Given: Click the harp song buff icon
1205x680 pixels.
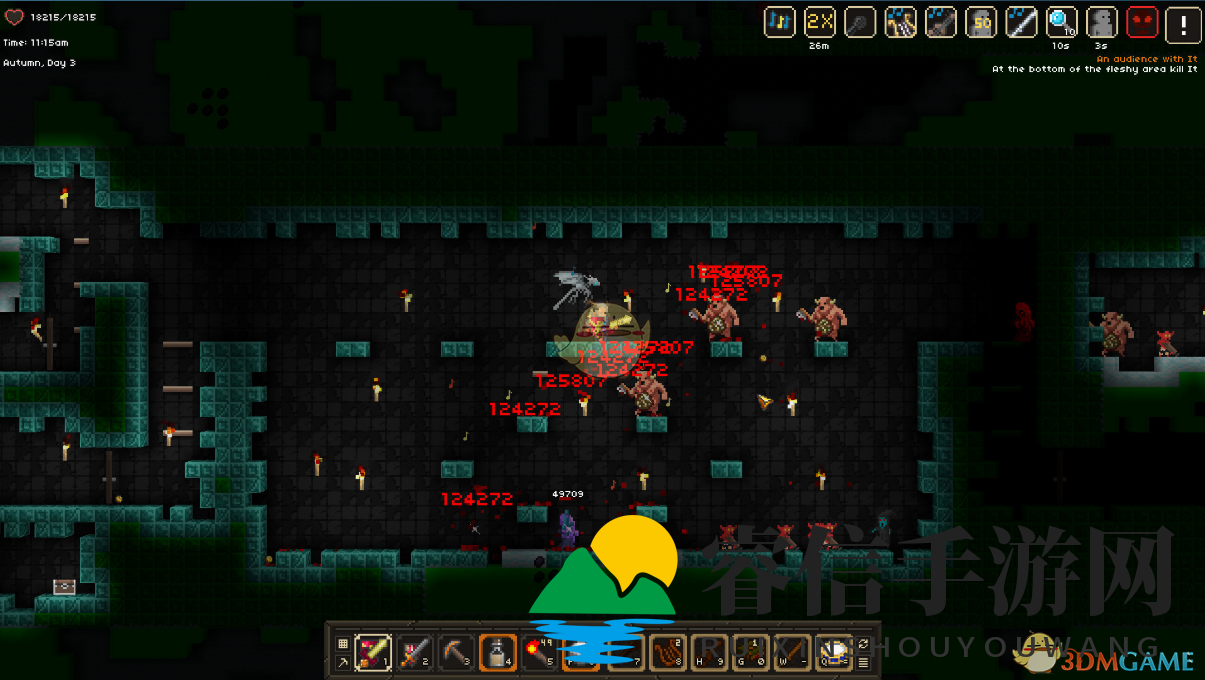Looking at the screenshot, I should pyautogui.click(x=901, y=22).
